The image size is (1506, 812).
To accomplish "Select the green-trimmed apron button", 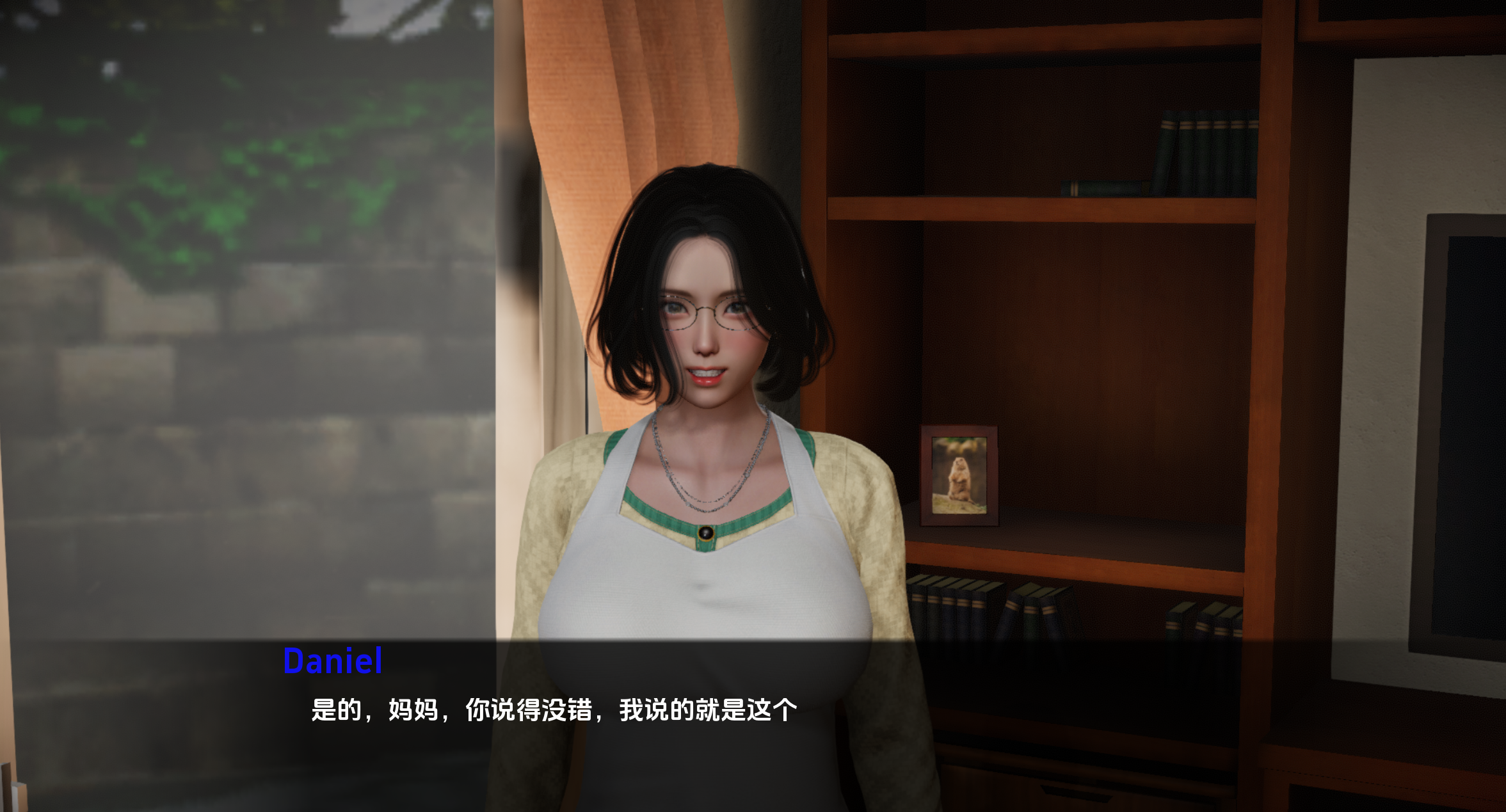I will [705, 530].
